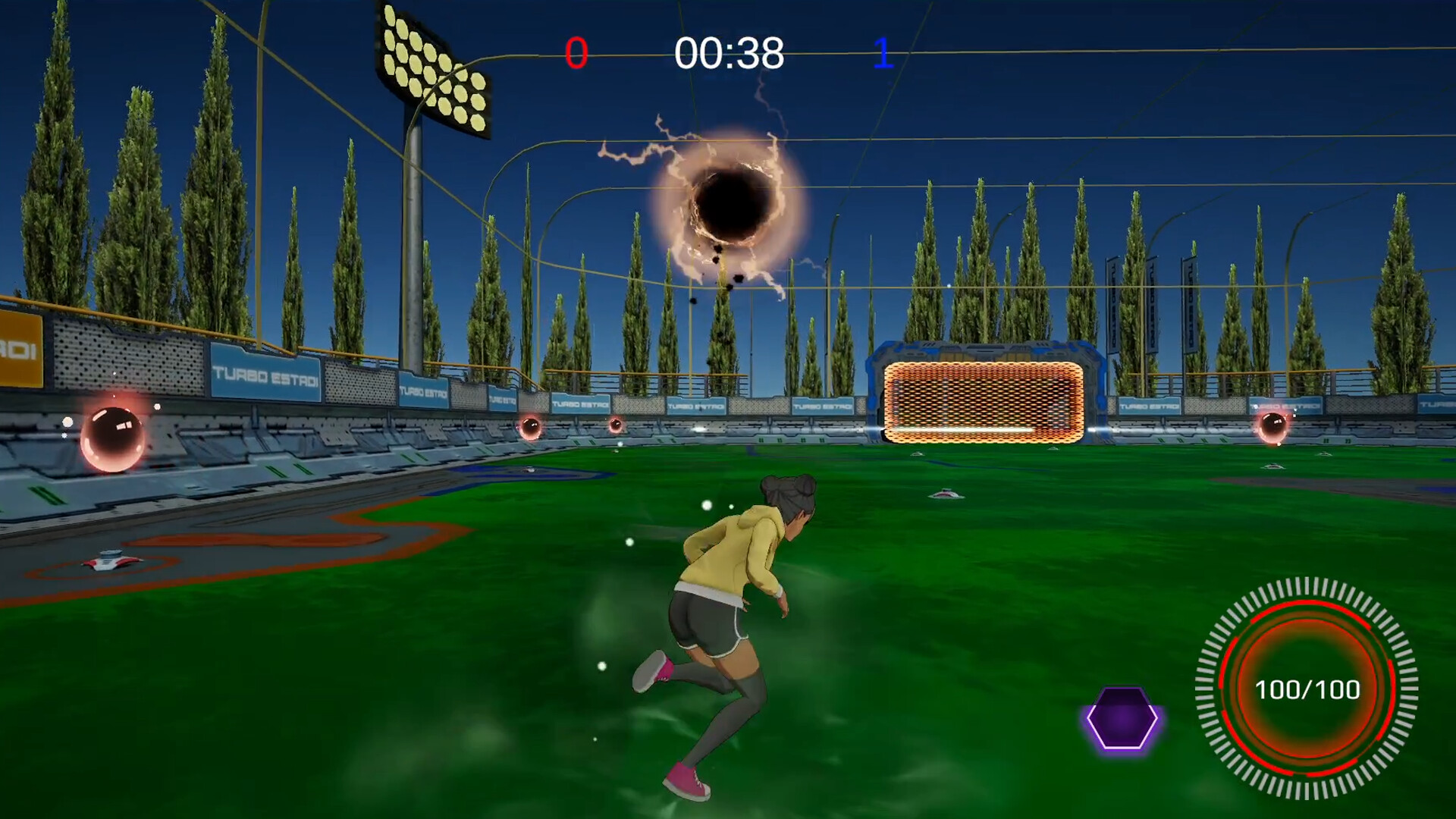The height and width of the screenshot is (819, 1456).
Task: Click the red team score icon showing 0
Action: pos(578,53)
